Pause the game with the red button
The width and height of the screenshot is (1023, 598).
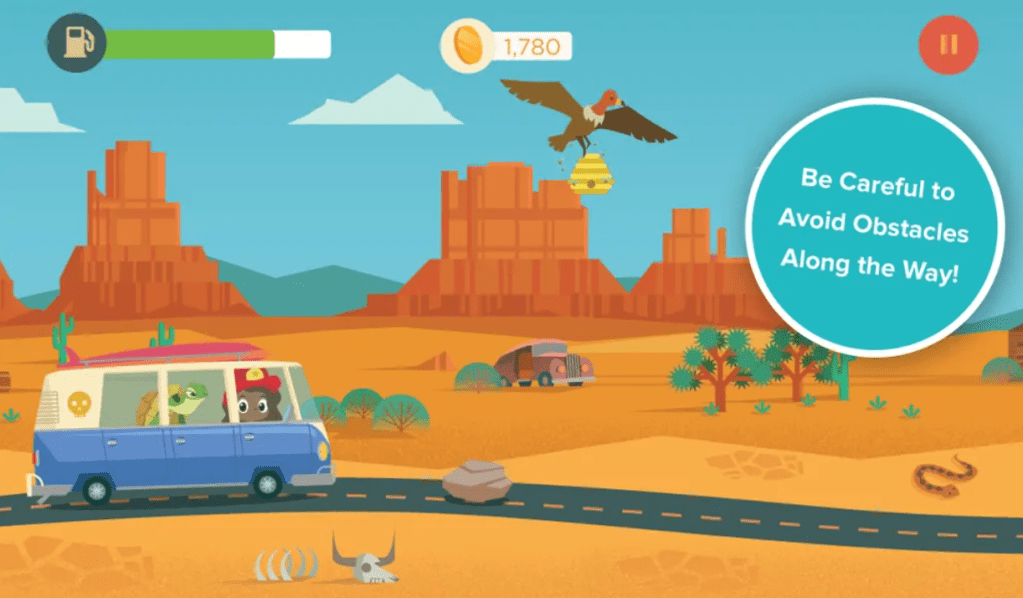(x=948, y=45)
